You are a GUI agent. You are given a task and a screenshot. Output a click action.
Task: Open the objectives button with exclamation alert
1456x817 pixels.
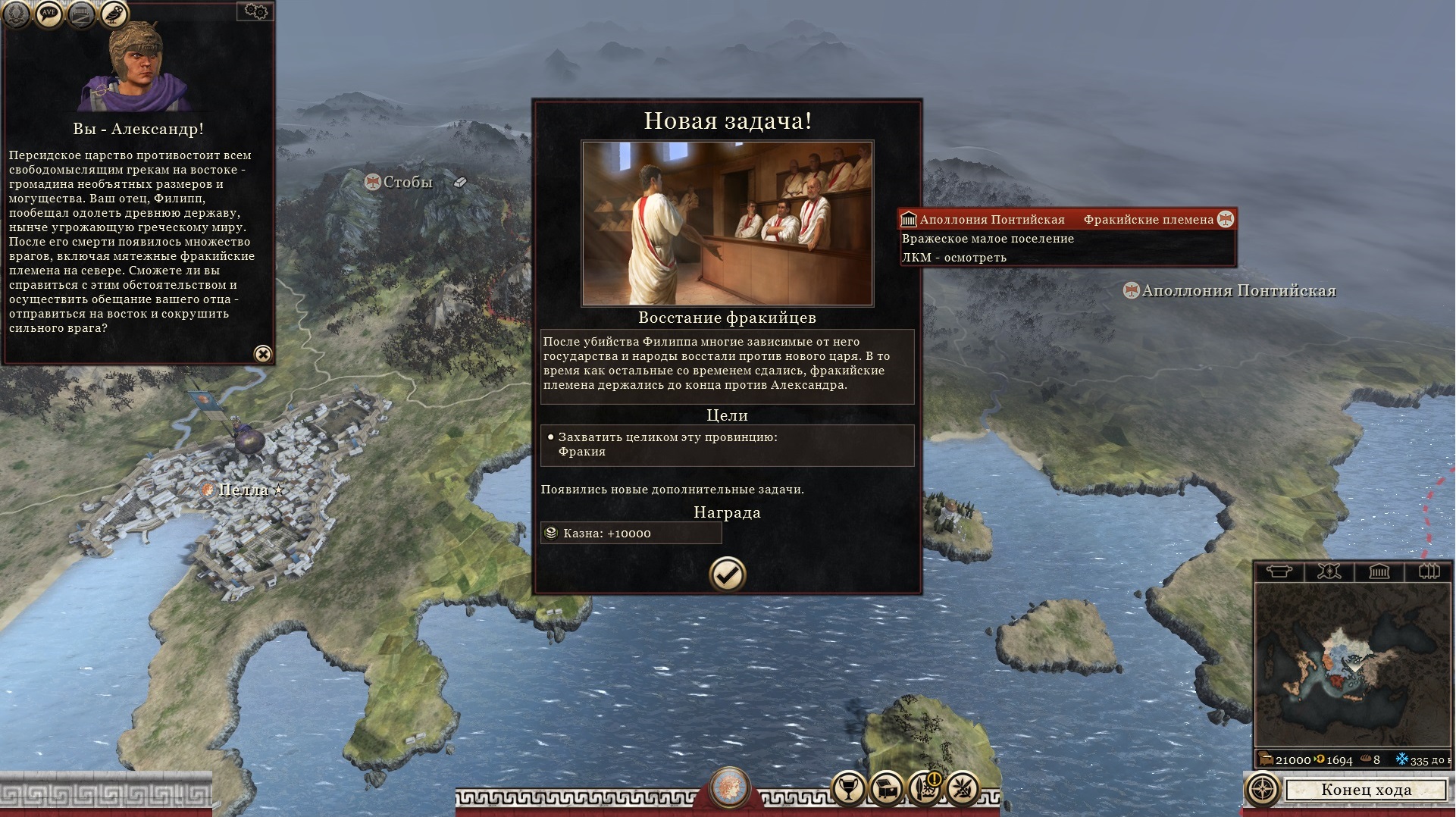(925, 789)
